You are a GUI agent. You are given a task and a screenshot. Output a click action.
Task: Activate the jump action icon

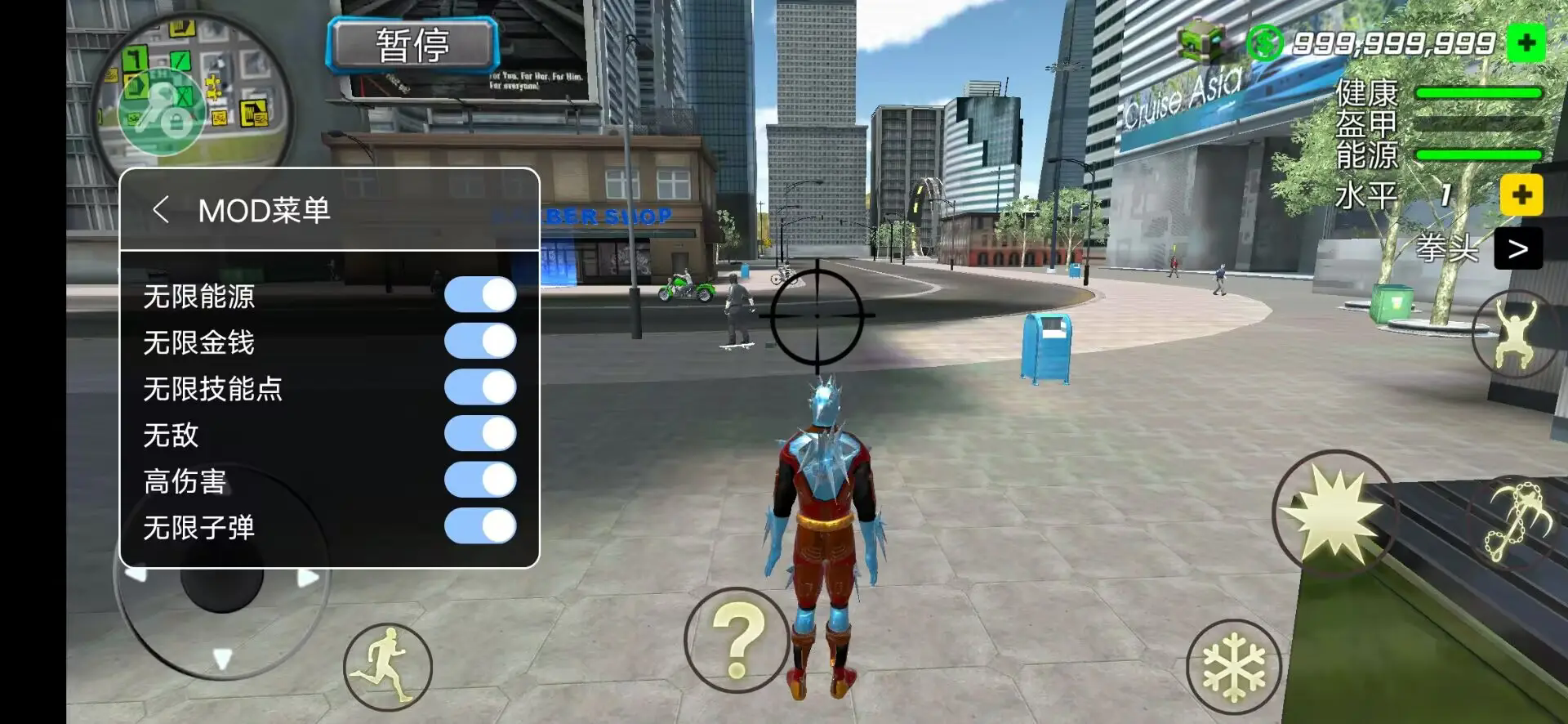pyautogui.click(x=1516, y=333)
